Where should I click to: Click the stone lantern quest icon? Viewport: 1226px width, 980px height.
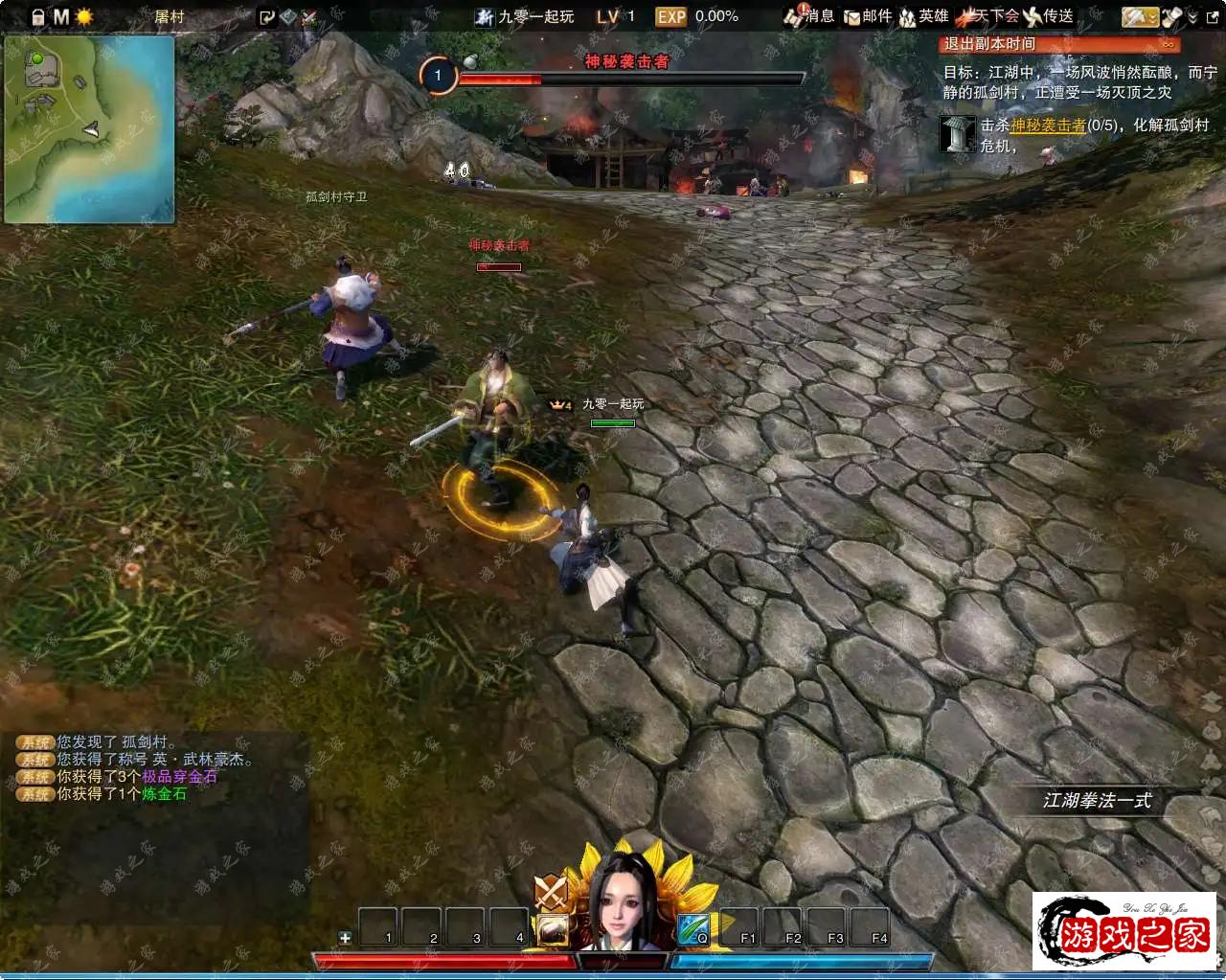click(x=957, y=134)
